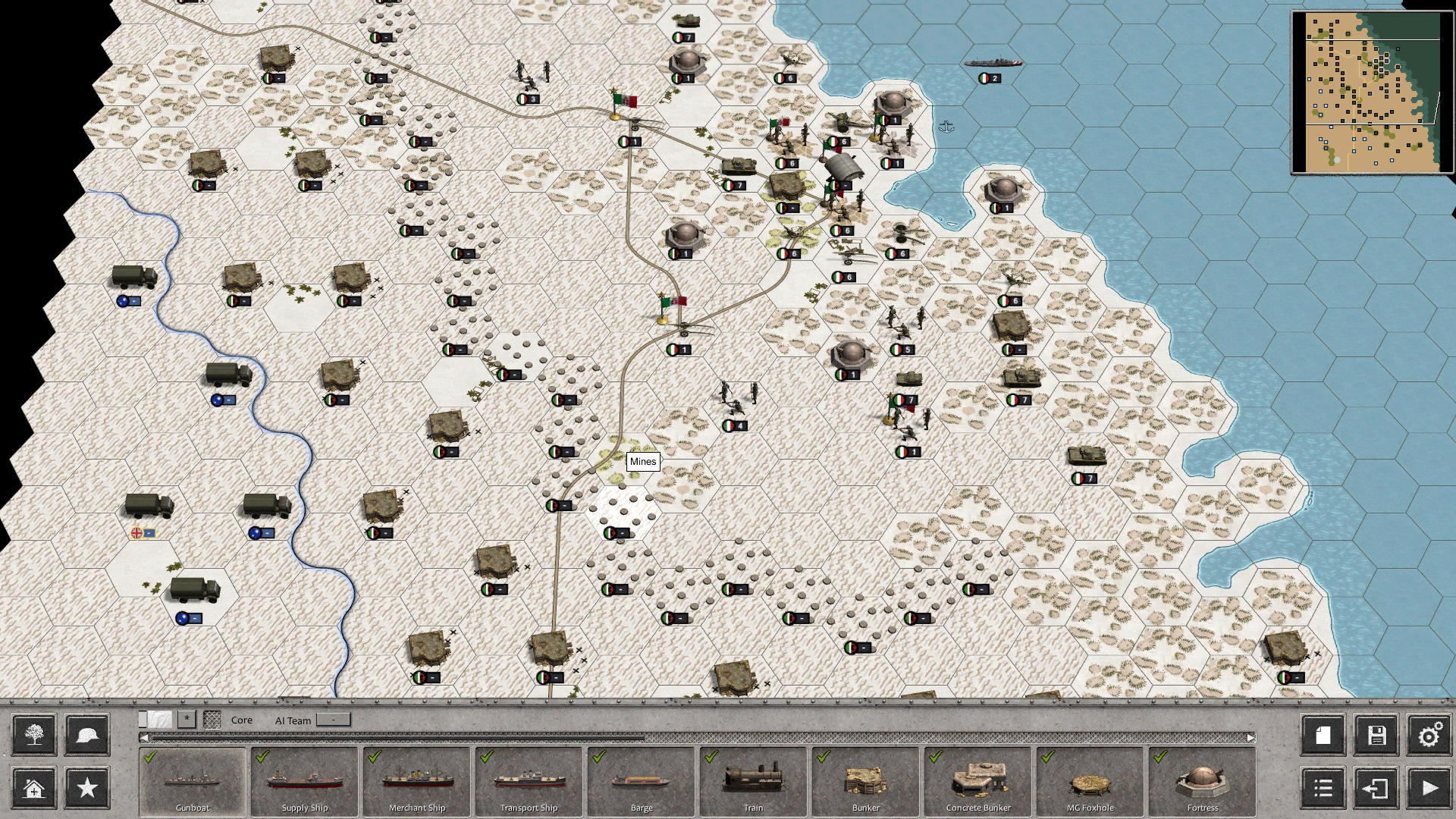Exit the editor via the door icon
The height and width of the screenshot is (819, 1456).
pos(1375,788)
